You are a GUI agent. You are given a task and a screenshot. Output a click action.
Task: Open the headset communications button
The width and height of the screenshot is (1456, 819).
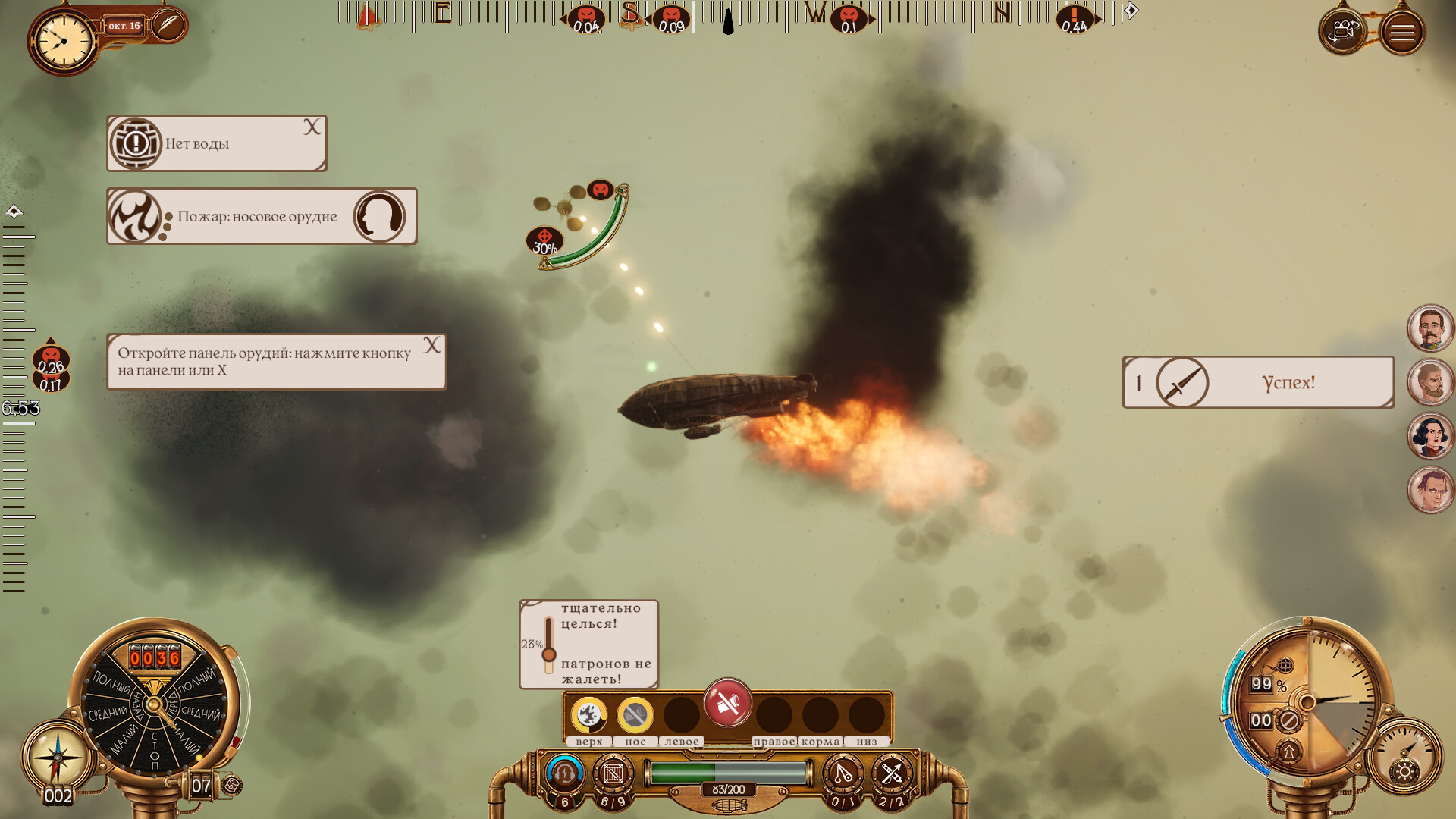pyautogui.click(x=563, y=773)
